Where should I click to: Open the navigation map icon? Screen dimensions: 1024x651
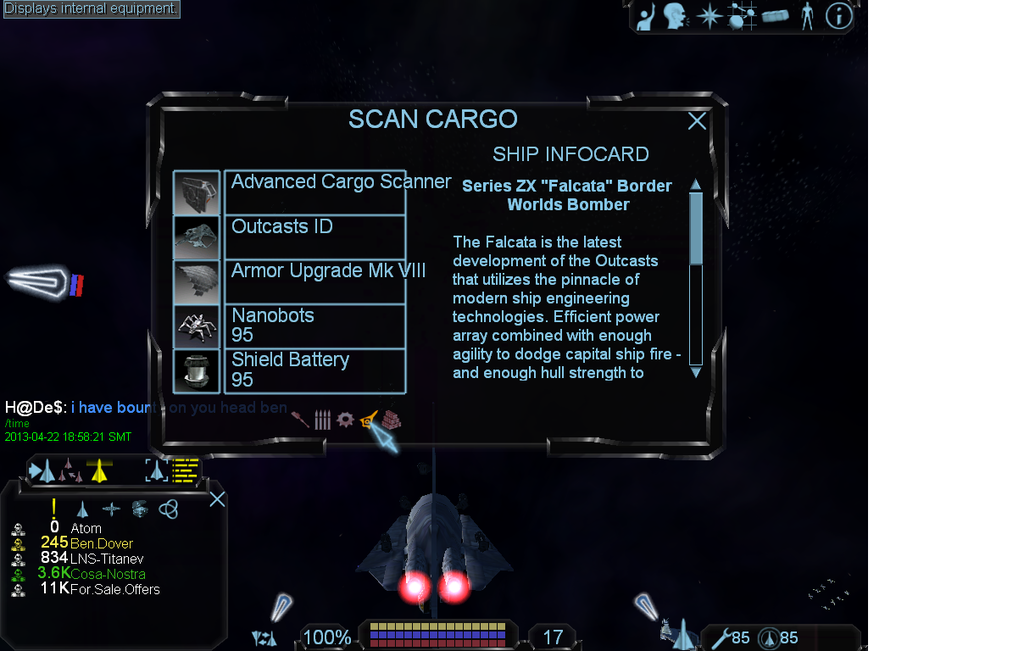(x=742, y=16)
